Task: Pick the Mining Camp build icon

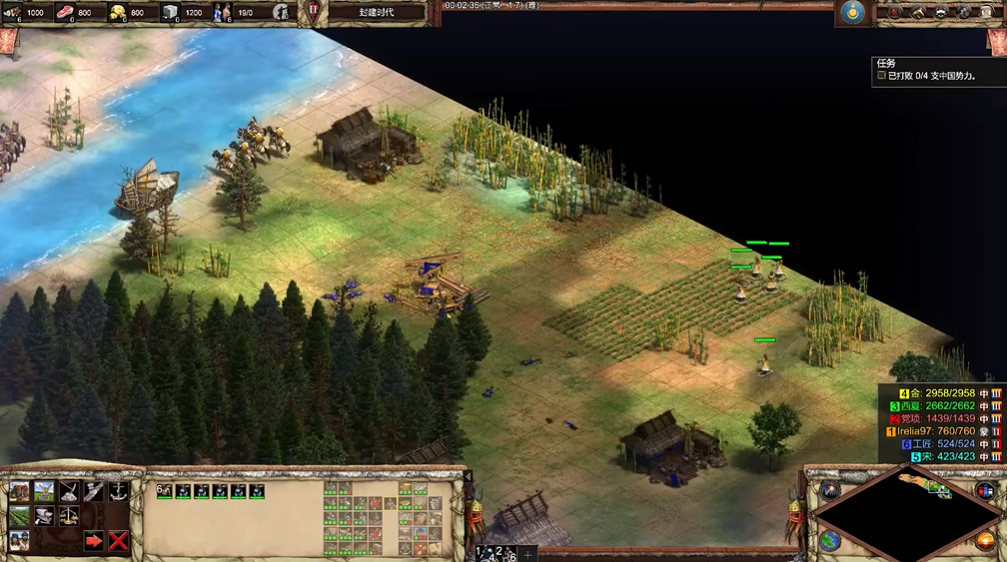Action: pos(69,491)
